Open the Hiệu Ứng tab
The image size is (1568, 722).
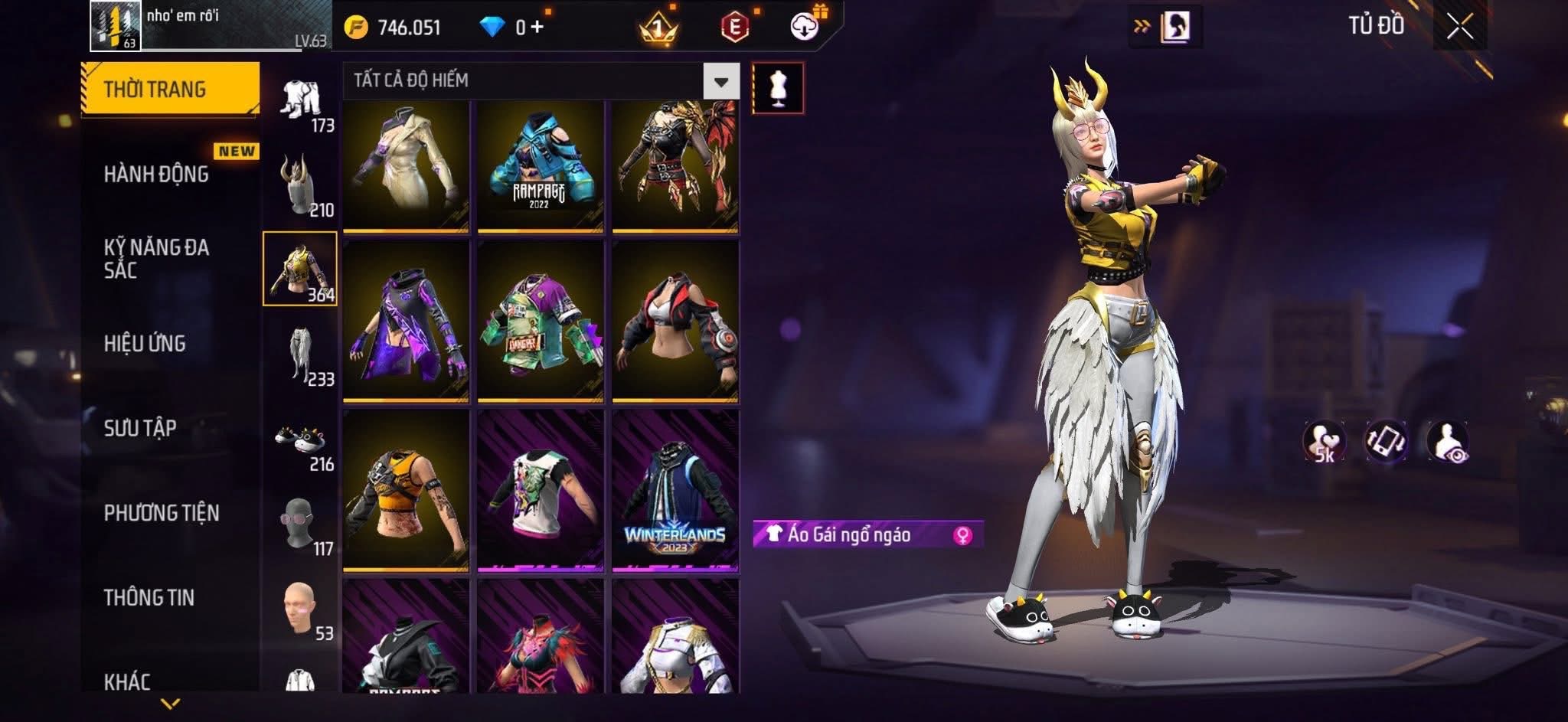pyautogui.click(x=145, y=344)
